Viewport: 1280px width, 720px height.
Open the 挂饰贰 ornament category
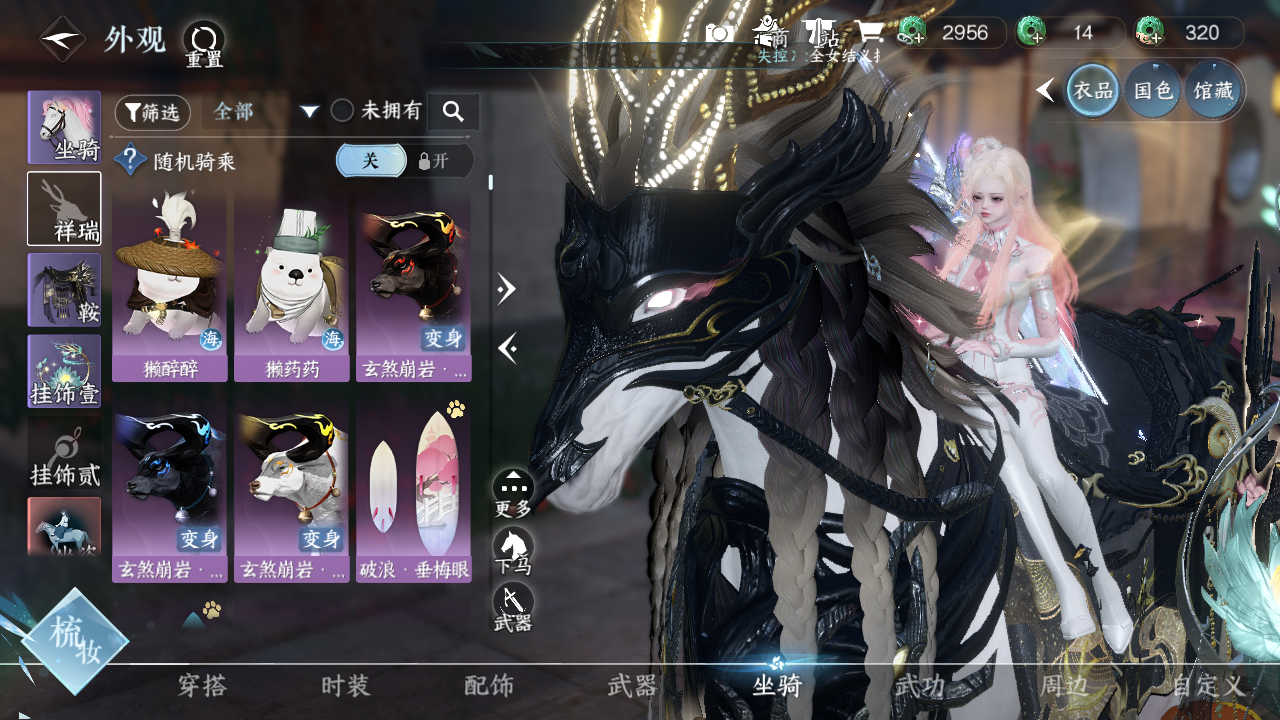64,453
